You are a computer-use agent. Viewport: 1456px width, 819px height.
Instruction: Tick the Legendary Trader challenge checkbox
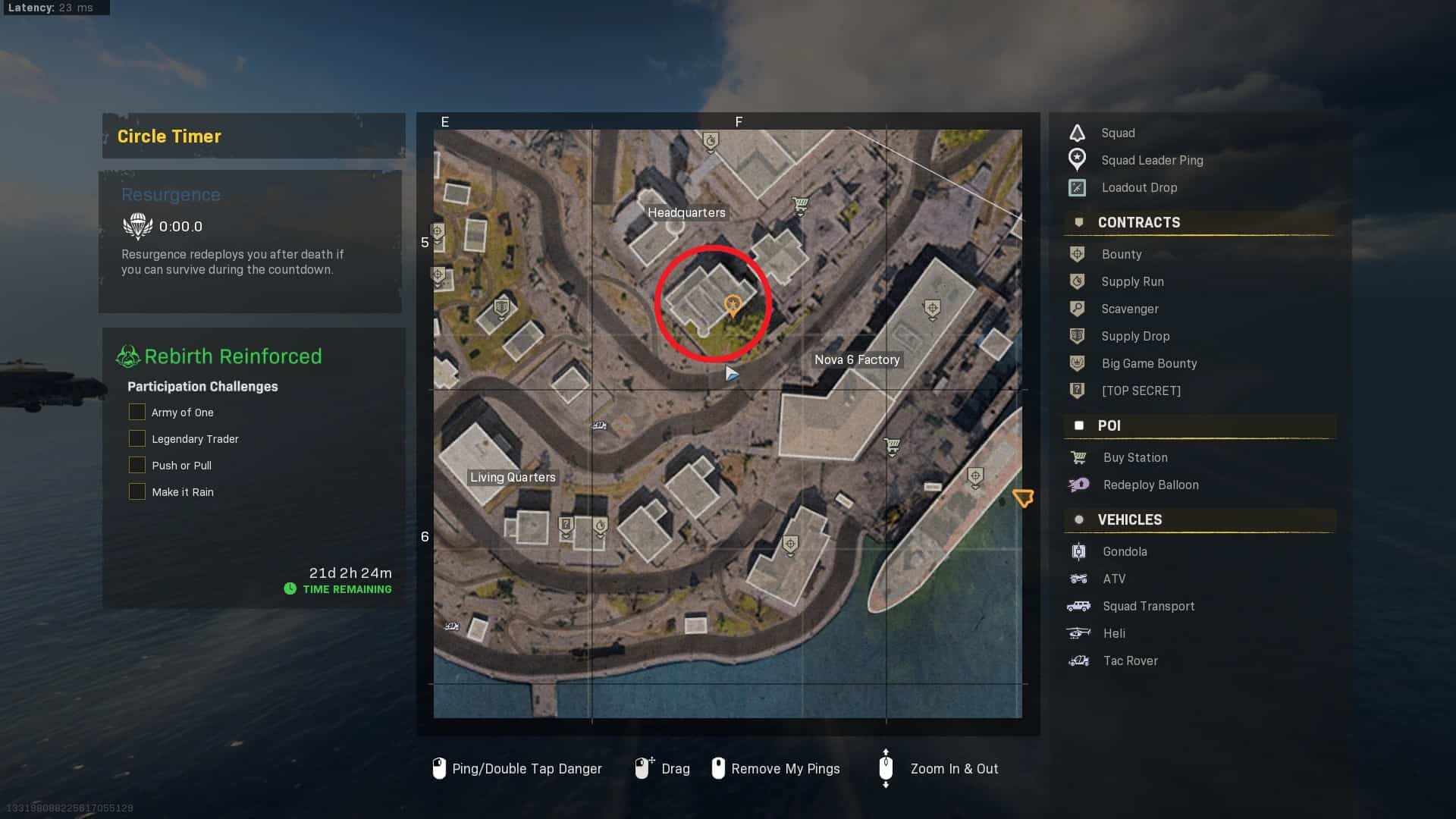point(137,438)
